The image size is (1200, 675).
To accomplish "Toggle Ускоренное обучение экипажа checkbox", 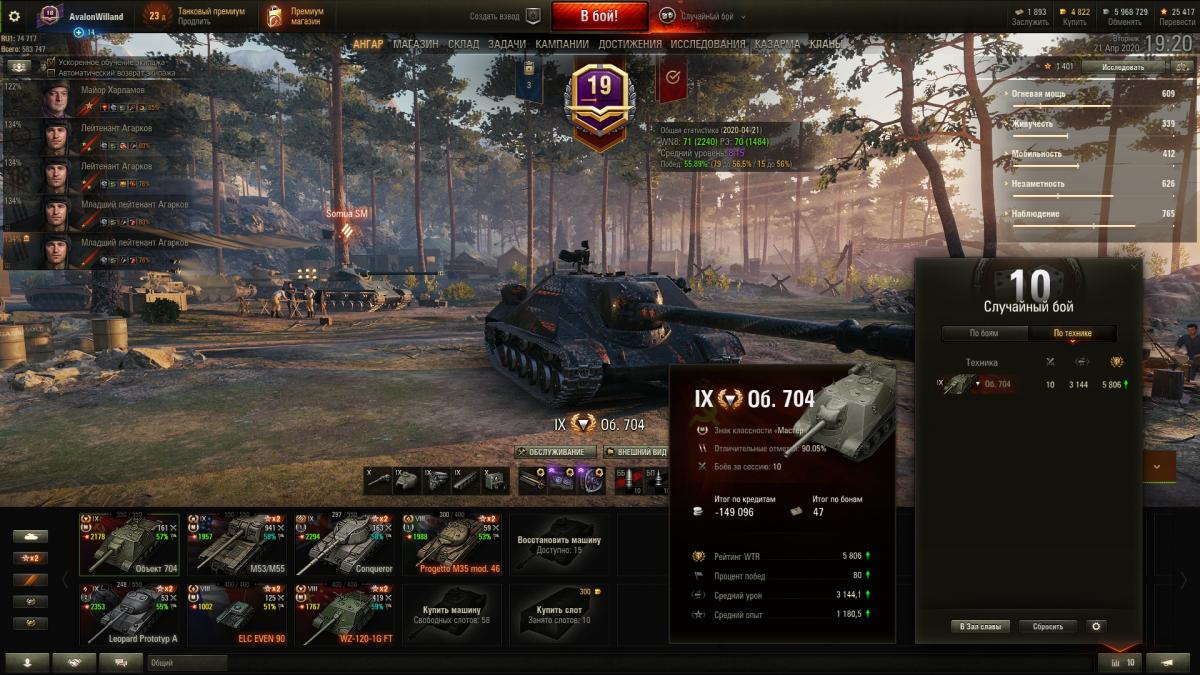I will 51,62.
